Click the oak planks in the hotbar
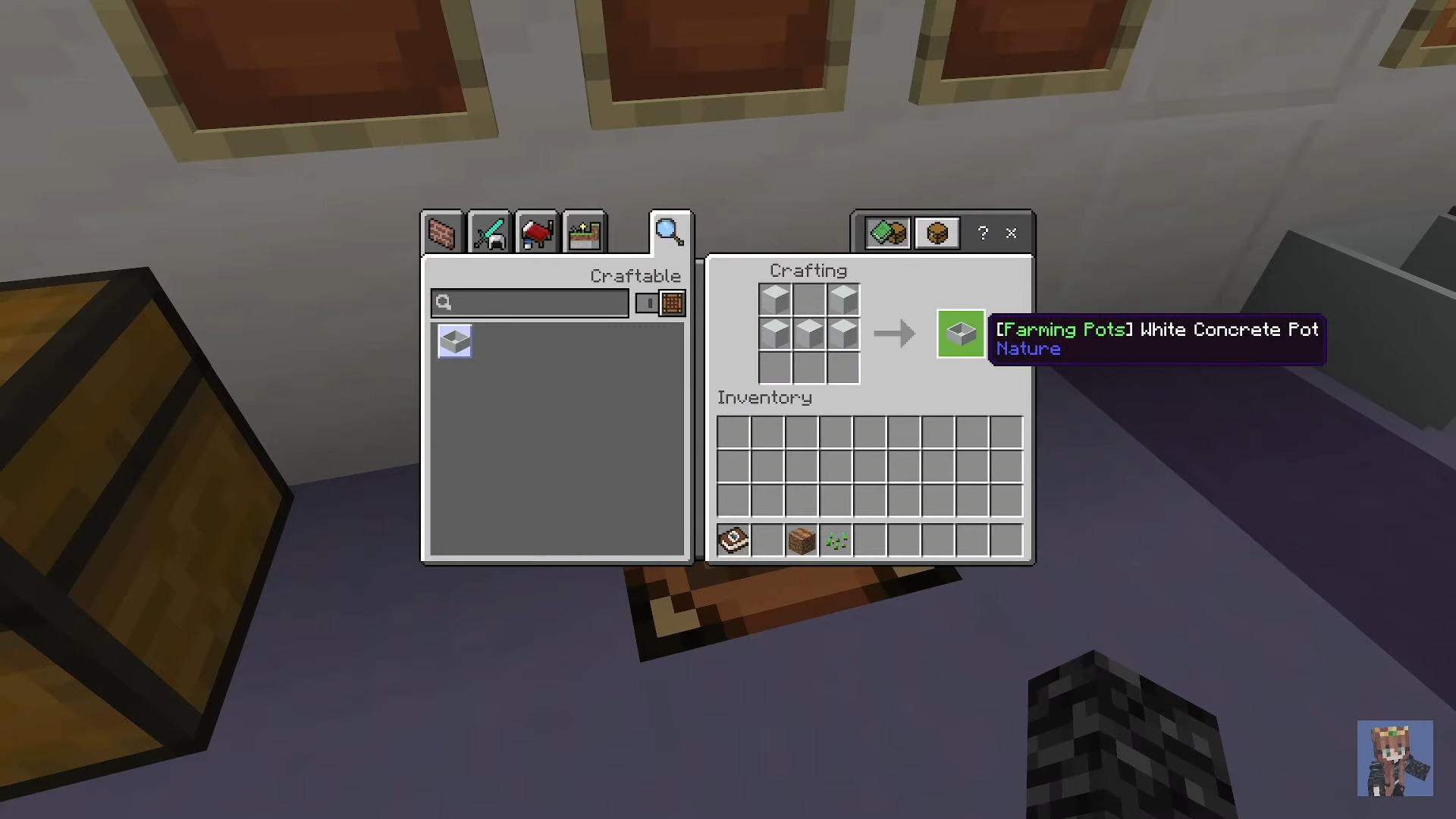Viewport: 1456px width, 819px height. tap(801, 539)
